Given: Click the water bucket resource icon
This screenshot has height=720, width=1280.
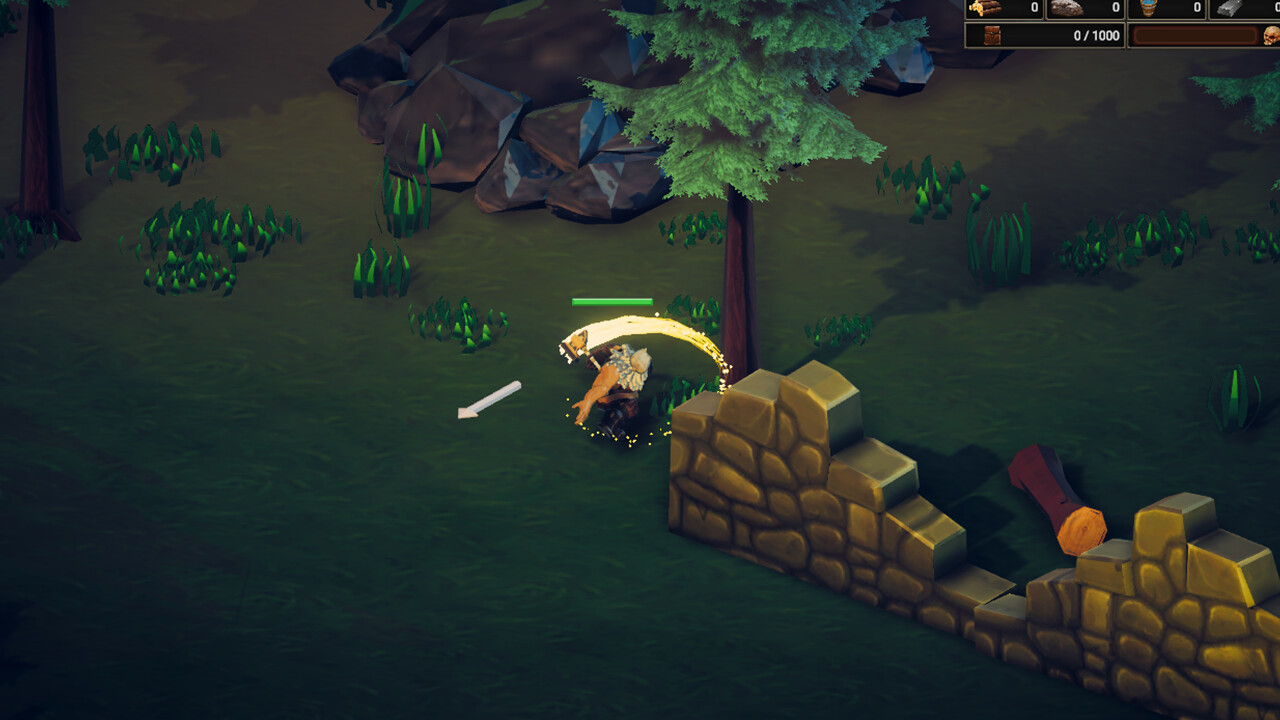Looking at the screenshot, I should click(x=1148, y=8).
